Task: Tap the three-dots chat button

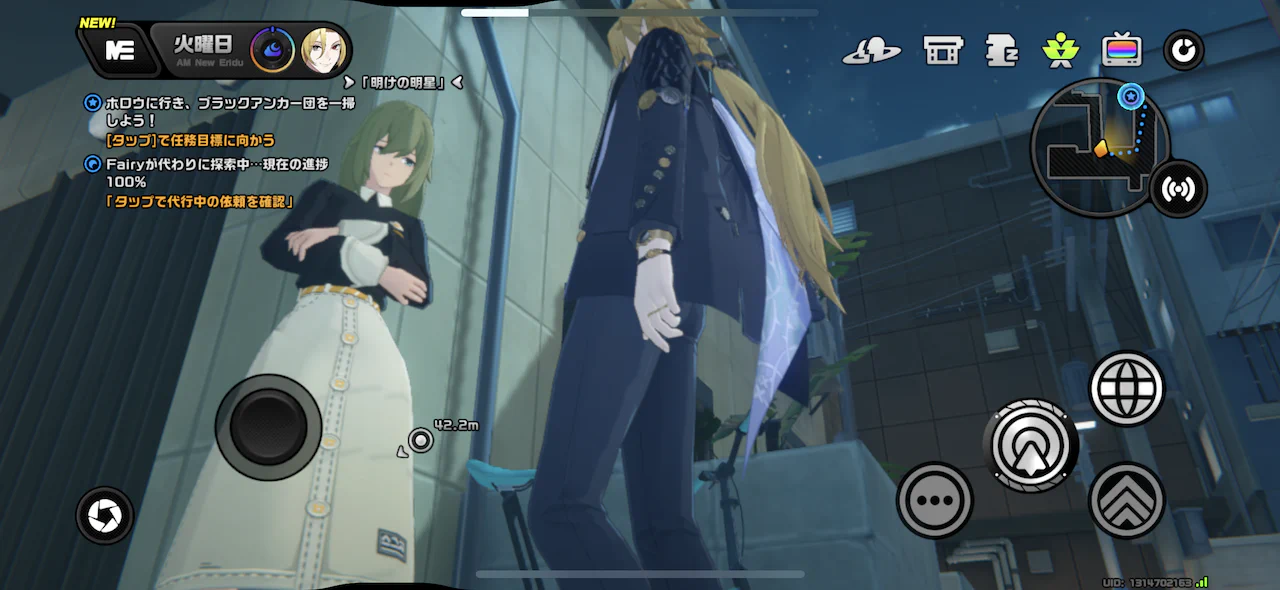Action: coord(934,500)
